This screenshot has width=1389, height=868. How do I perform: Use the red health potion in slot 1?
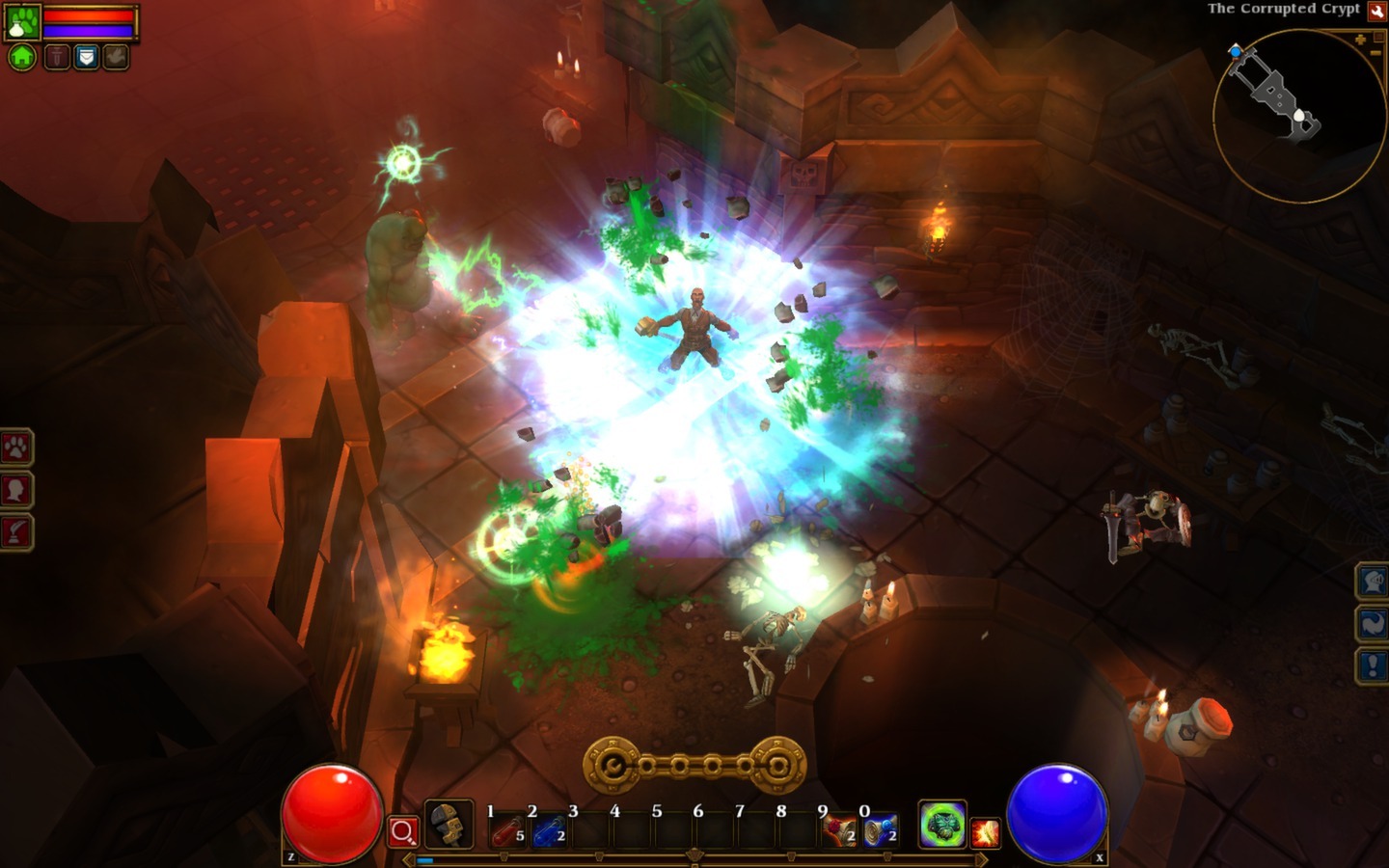click(508, 829)
